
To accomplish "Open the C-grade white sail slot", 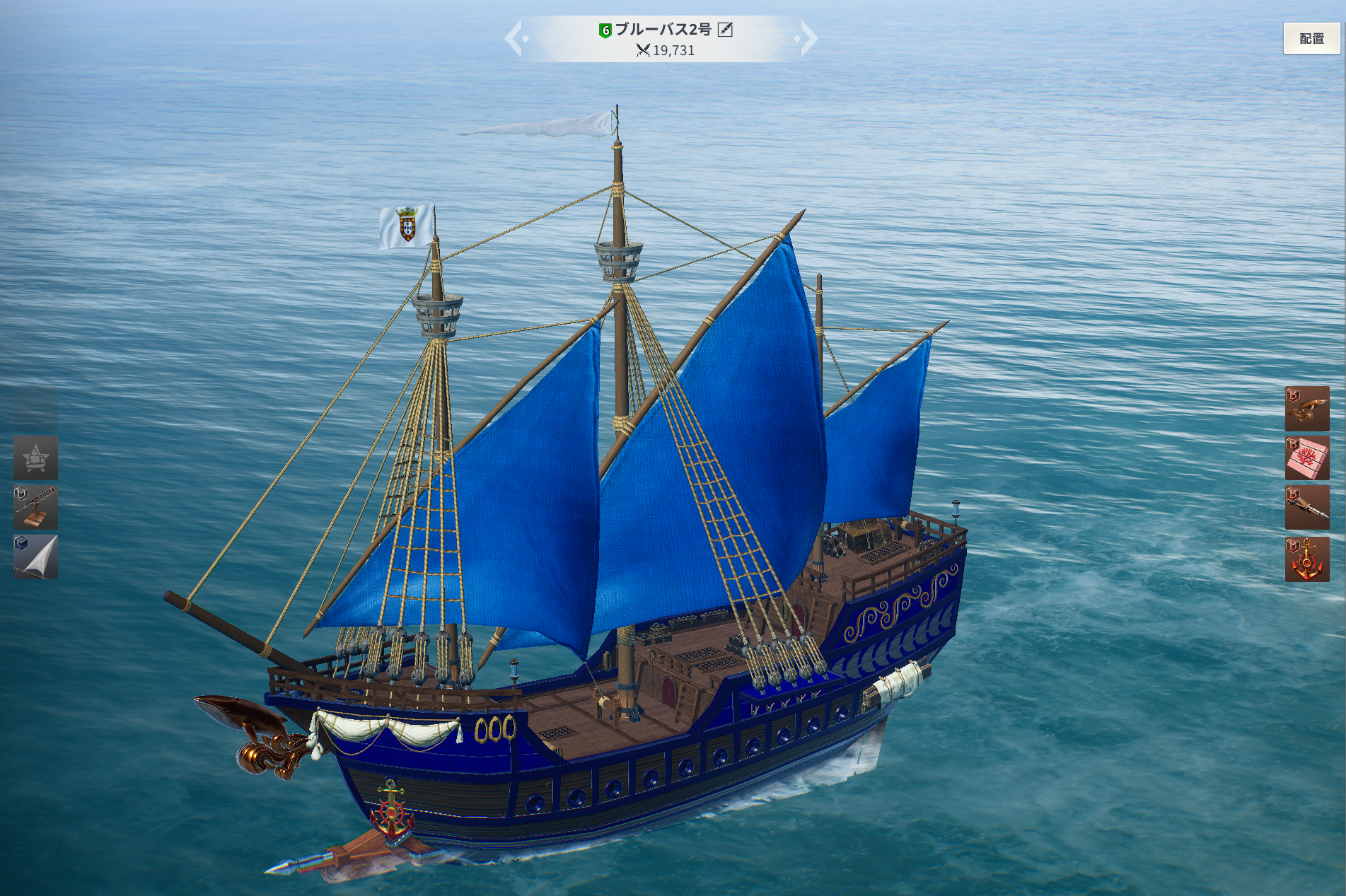I will pyautogui.click(x=35, y=557).
